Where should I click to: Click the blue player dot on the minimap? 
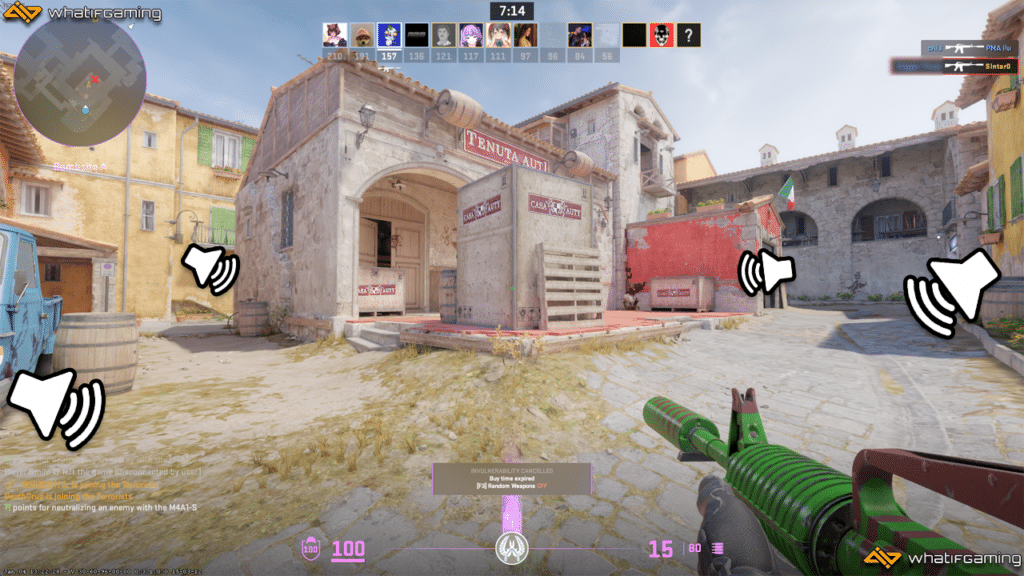pyautogui.click(x=87, y=108)
